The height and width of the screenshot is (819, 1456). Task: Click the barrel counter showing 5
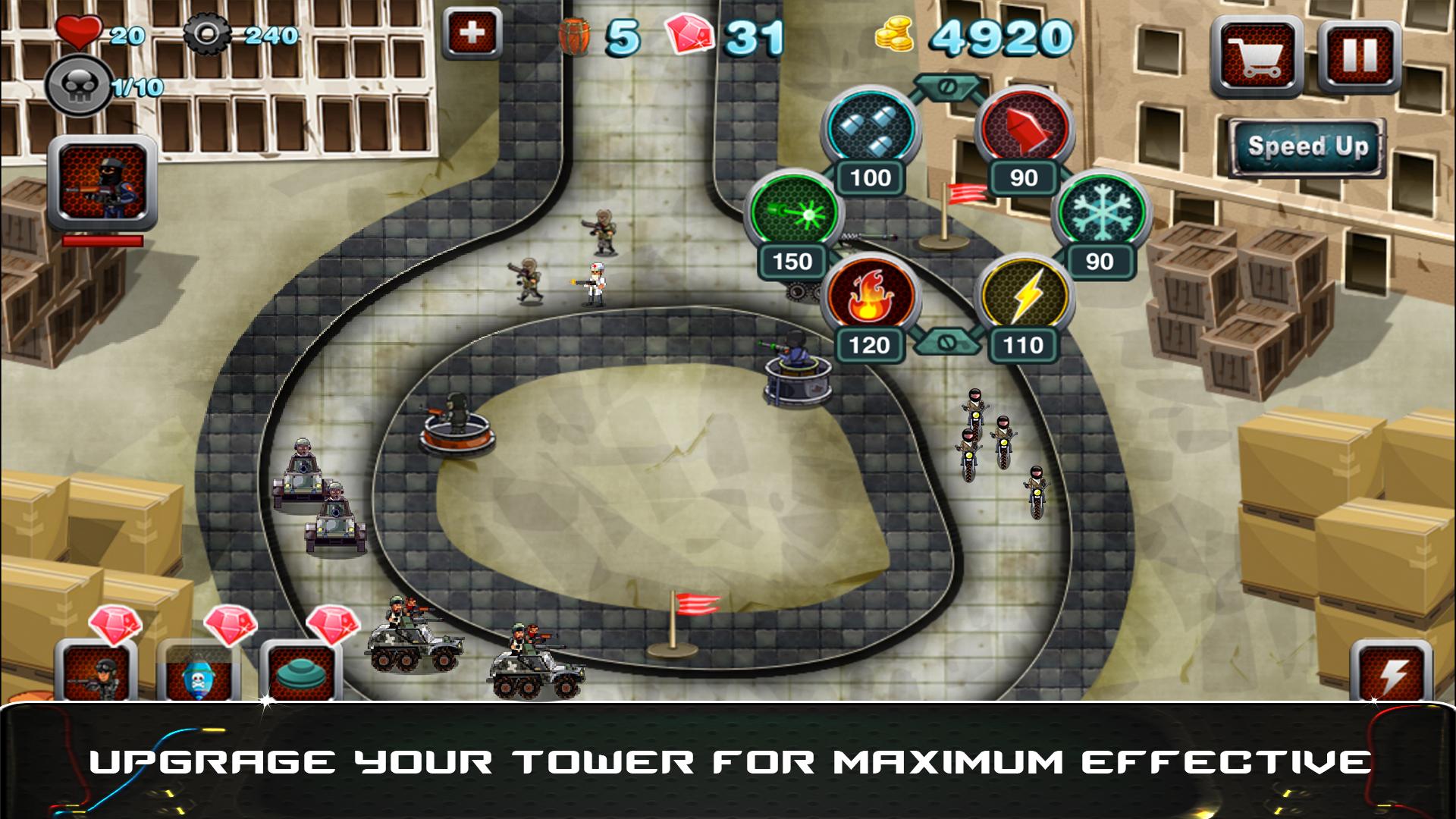pyautogui.click(x=599, y=33)
